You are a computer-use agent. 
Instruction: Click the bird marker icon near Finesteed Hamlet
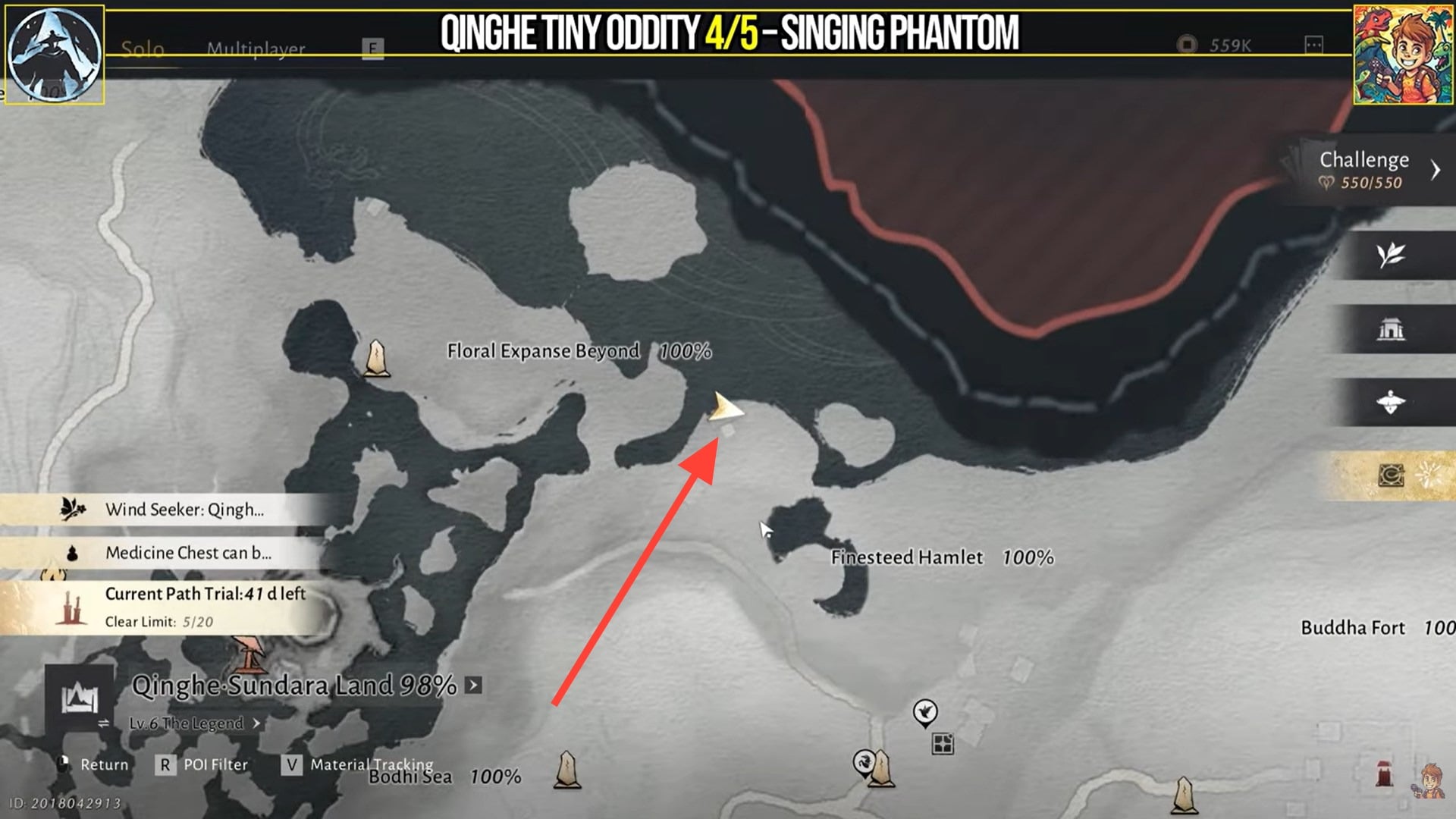point(927,711)
